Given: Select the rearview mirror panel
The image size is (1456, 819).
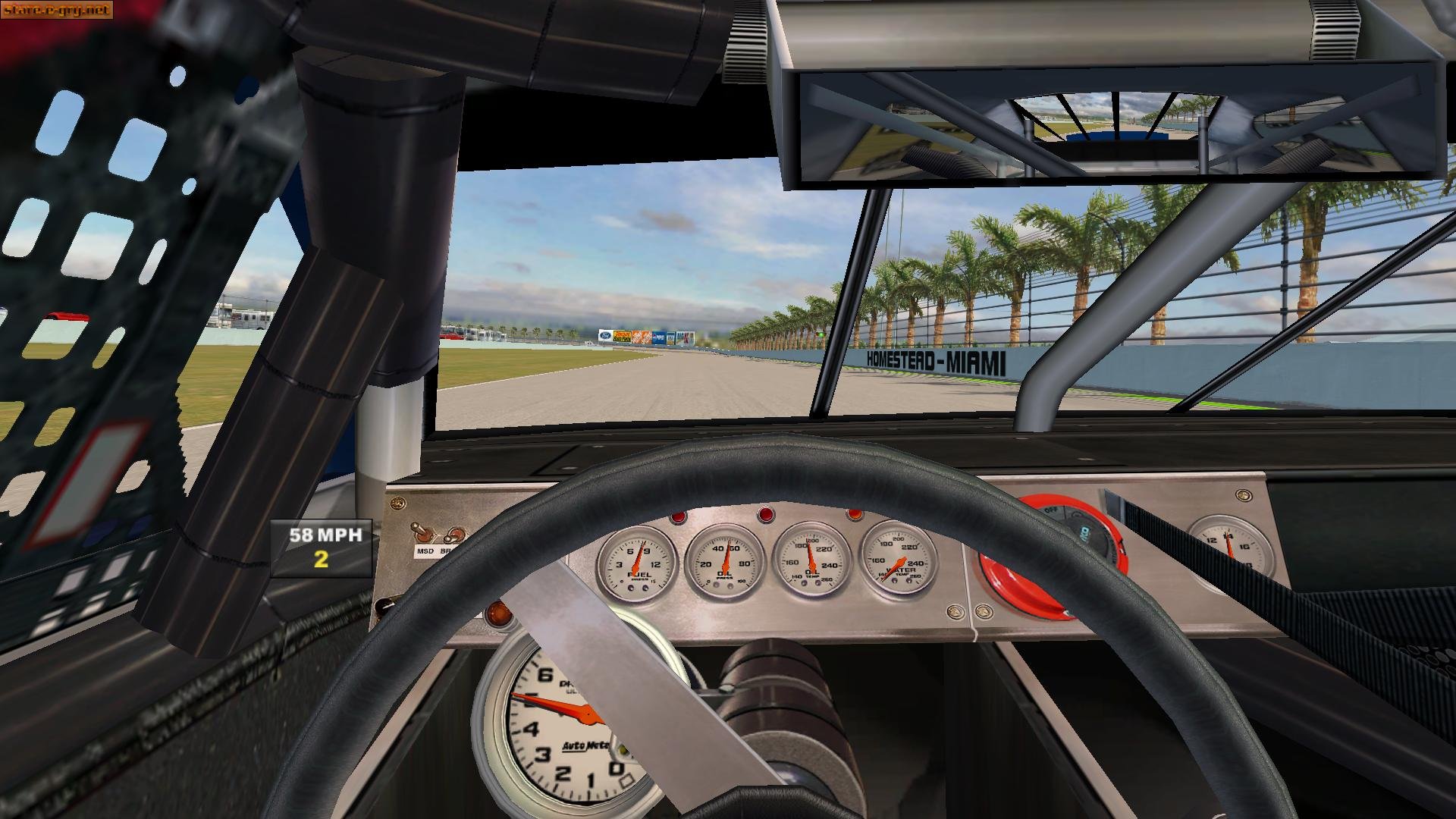Looking at the screenshot, I should [x=1115, y=125].
